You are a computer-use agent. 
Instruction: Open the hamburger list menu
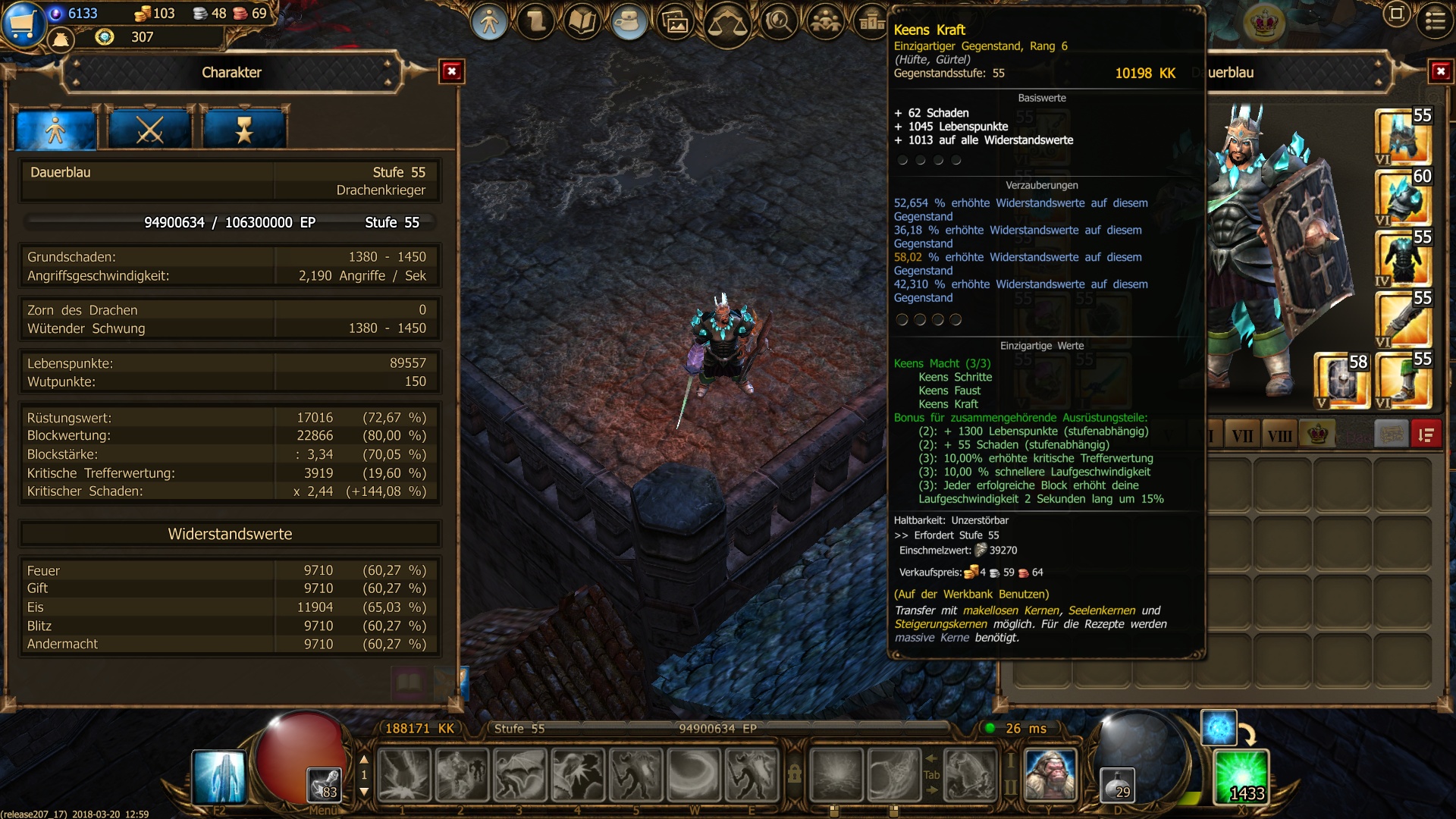tap(1435, 20)
